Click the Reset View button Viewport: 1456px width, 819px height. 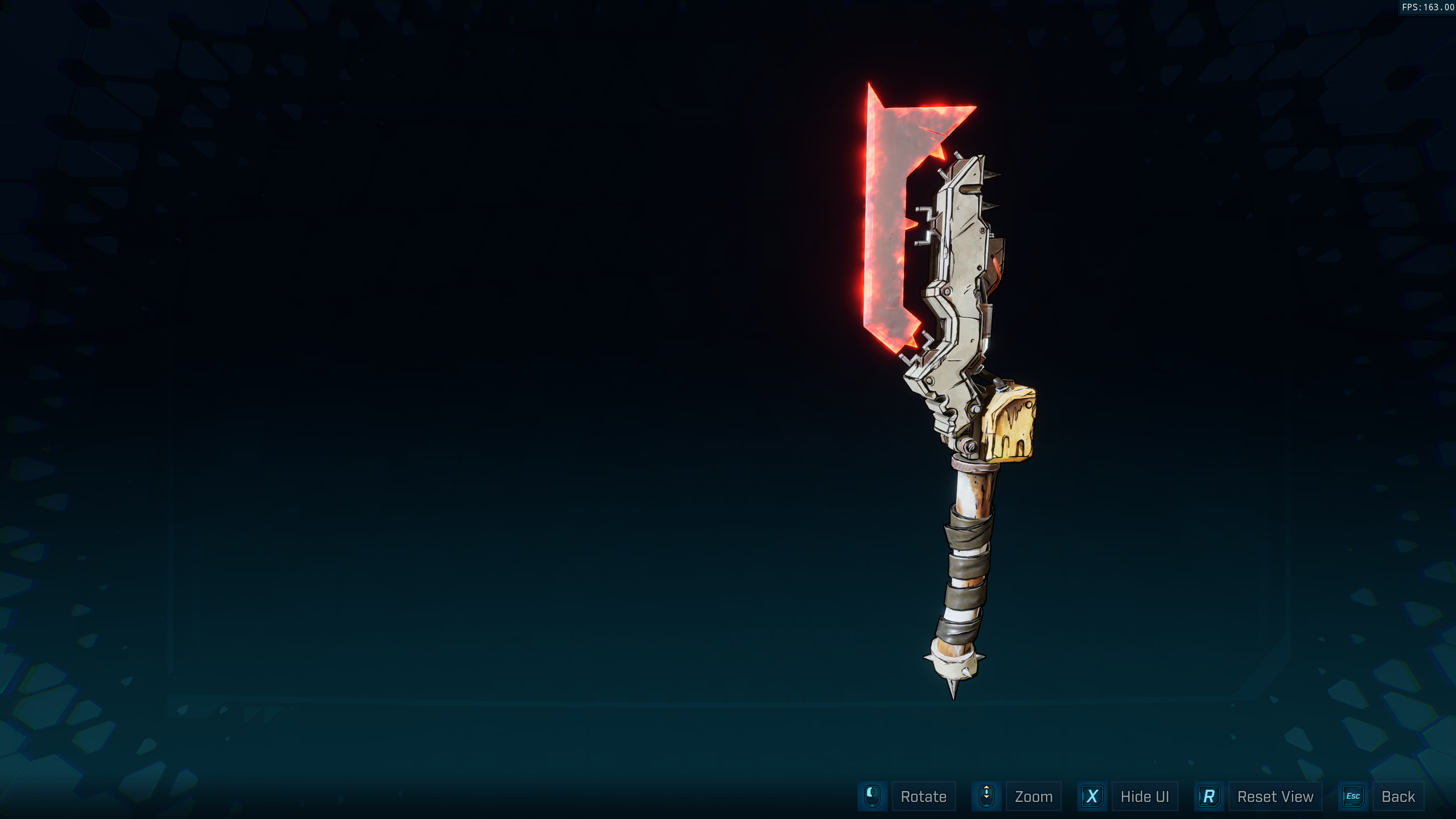point(1274,796)
